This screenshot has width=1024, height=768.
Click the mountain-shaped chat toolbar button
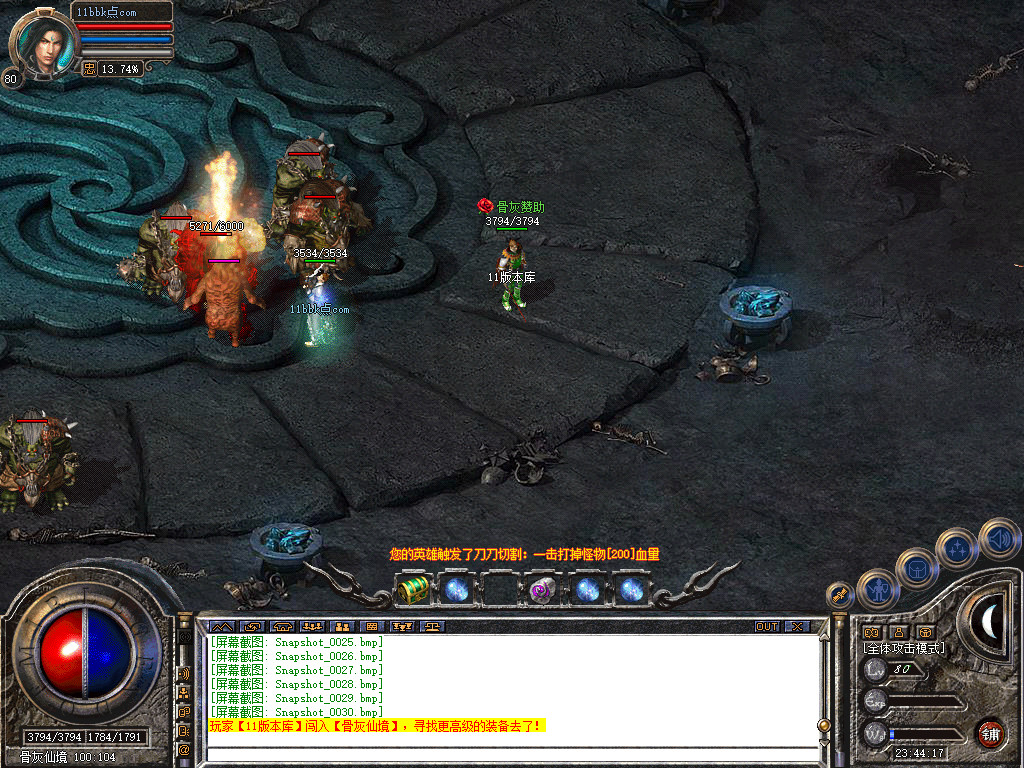[220, 627]
